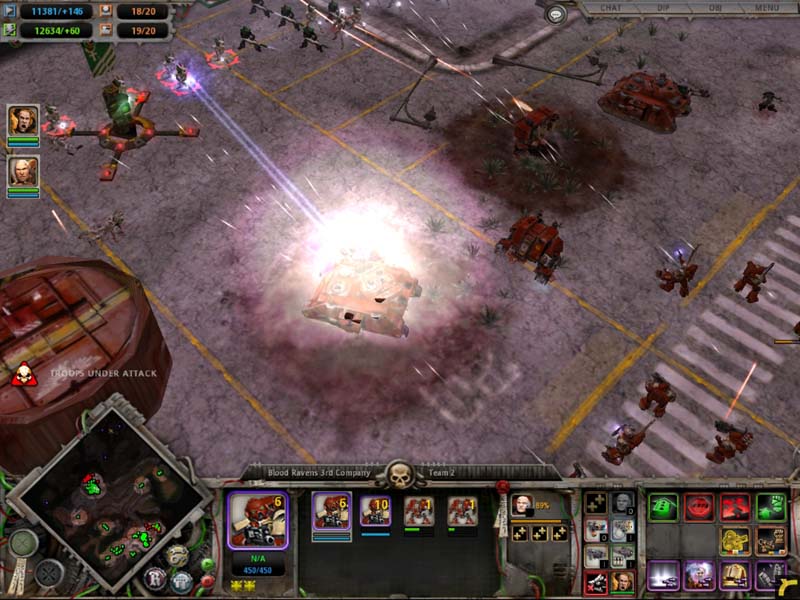800x600 pixels.
Task: Click the round R button beside minimap
Action: pos(155,577)
